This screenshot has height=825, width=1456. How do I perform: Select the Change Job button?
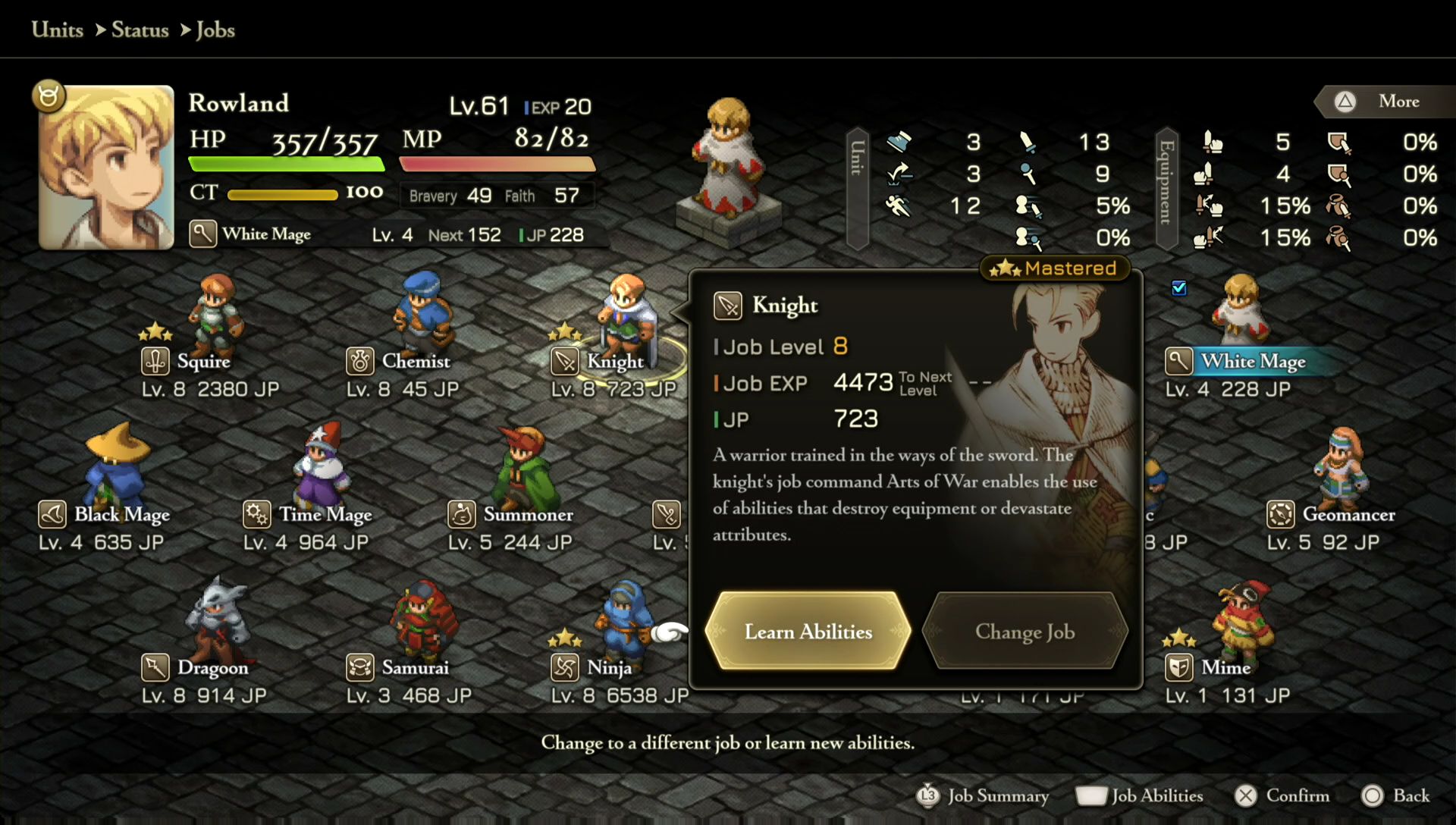click(1025, 632)
